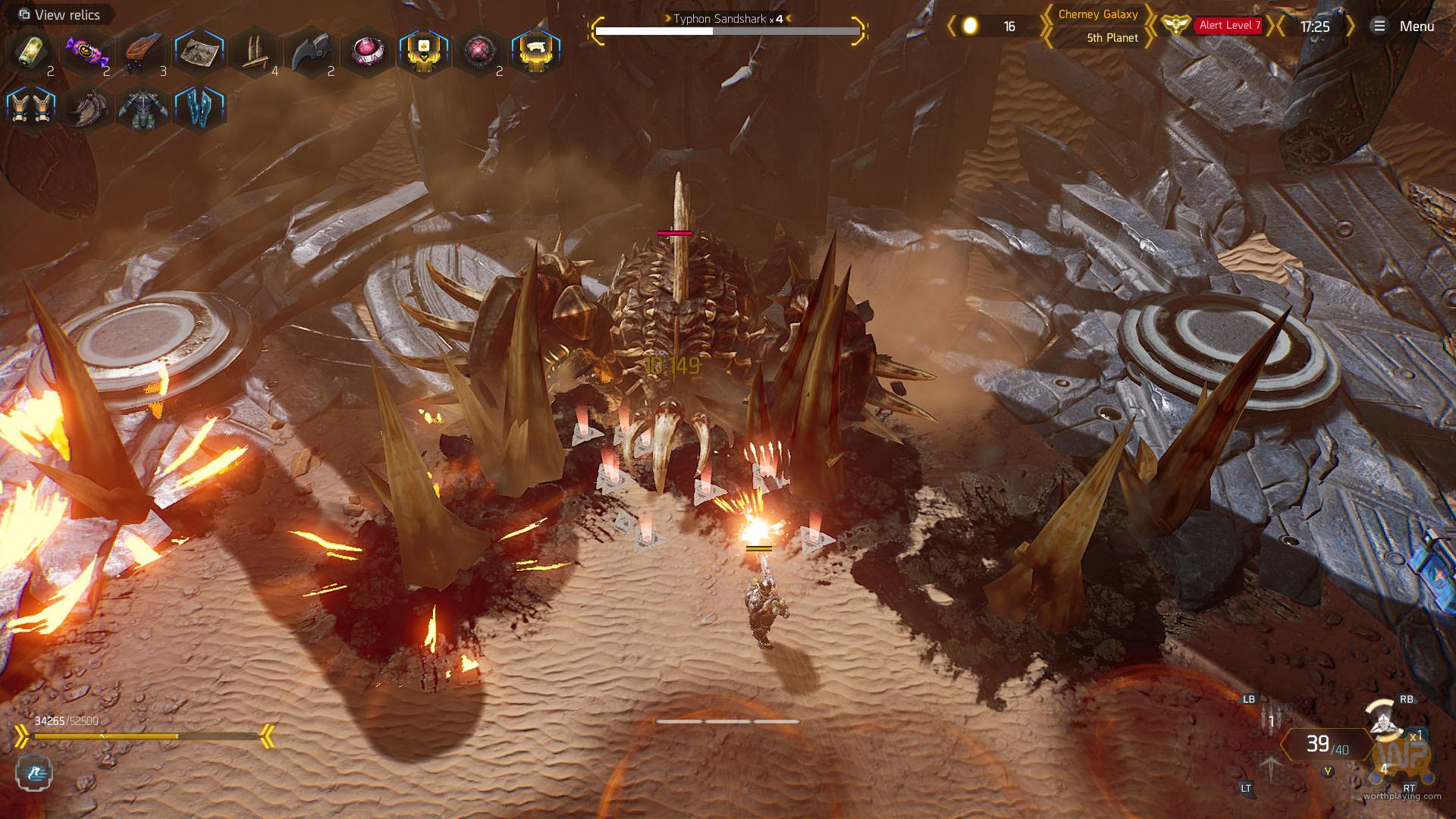Open the View relics panel
The height and width of the screenshot is (819, 1456).
pos(59,14)
